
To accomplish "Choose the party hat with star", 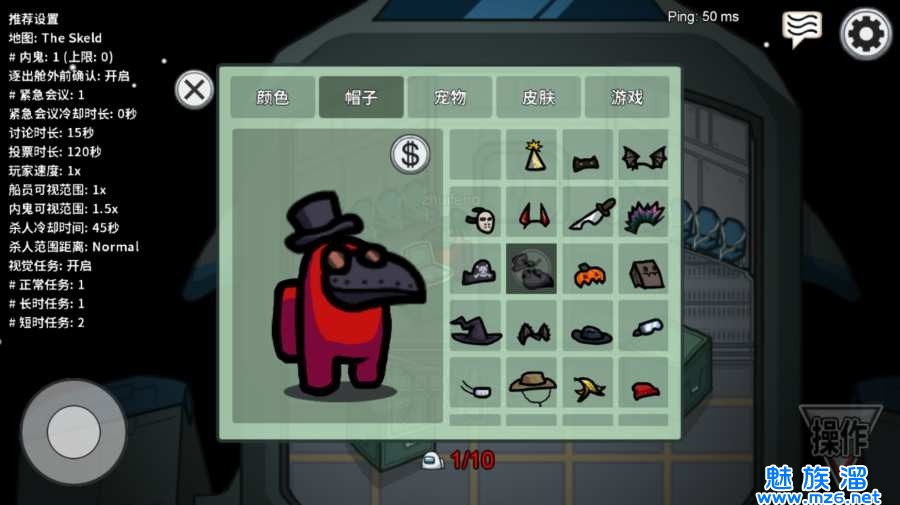I will (x=532, y=155).
